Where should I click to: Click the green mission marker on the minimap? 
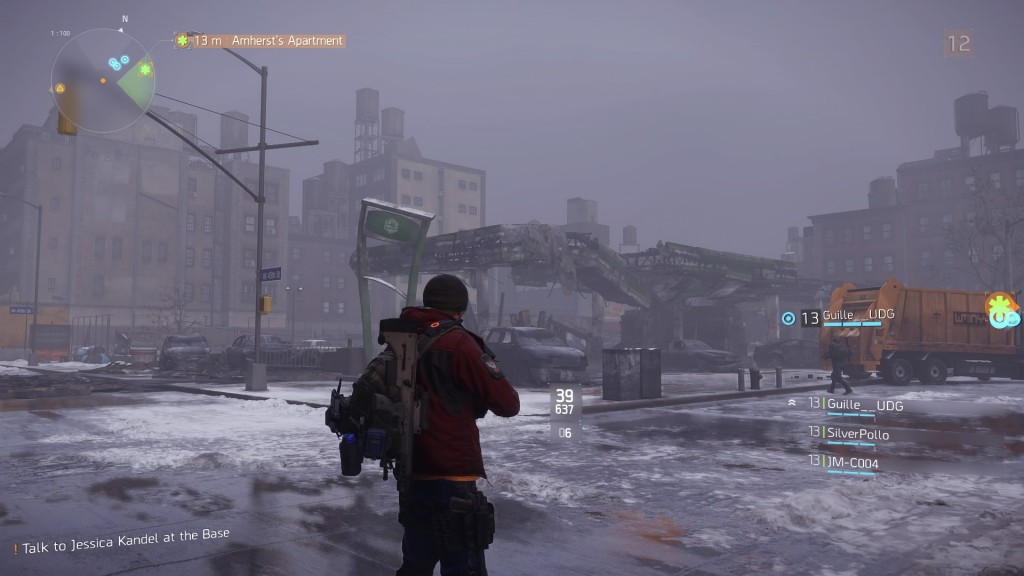(x=145, y=70)
